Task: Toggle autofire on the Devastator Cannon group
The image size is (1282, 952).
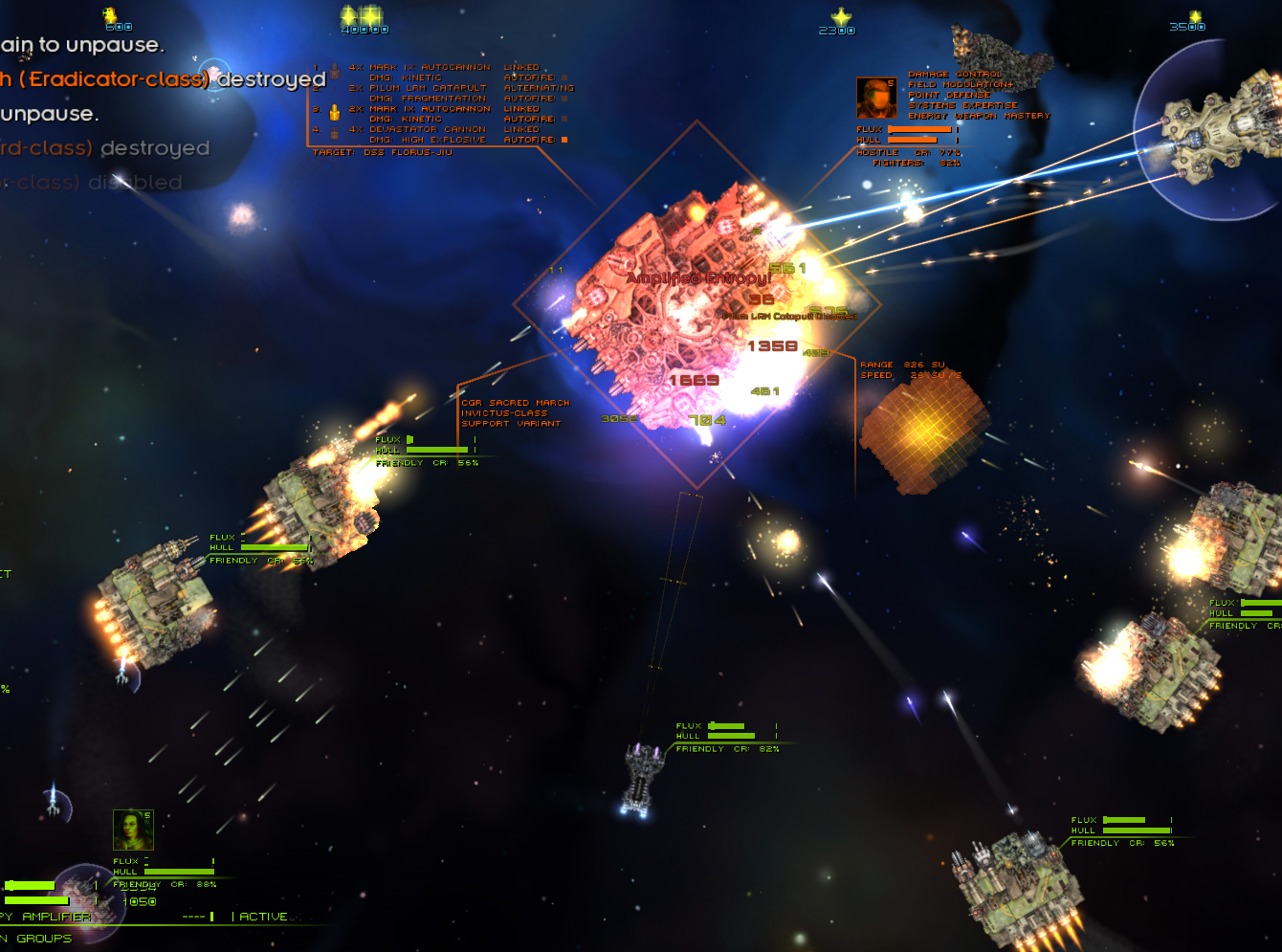Action: pos(564,140)
